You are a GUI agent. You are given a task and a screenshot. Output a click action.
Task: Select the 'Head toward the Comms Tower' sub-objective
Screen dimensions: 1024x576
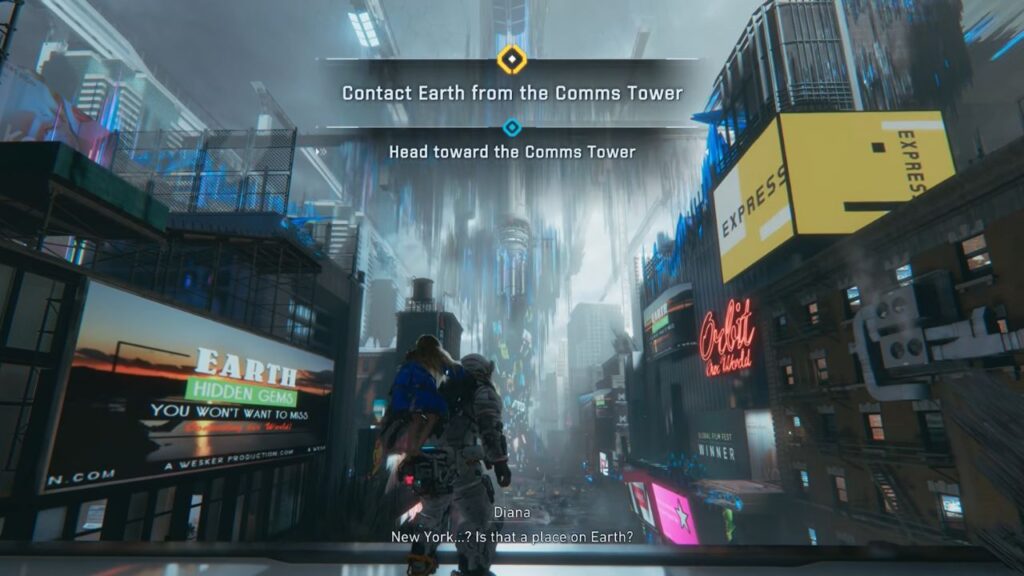512,152
